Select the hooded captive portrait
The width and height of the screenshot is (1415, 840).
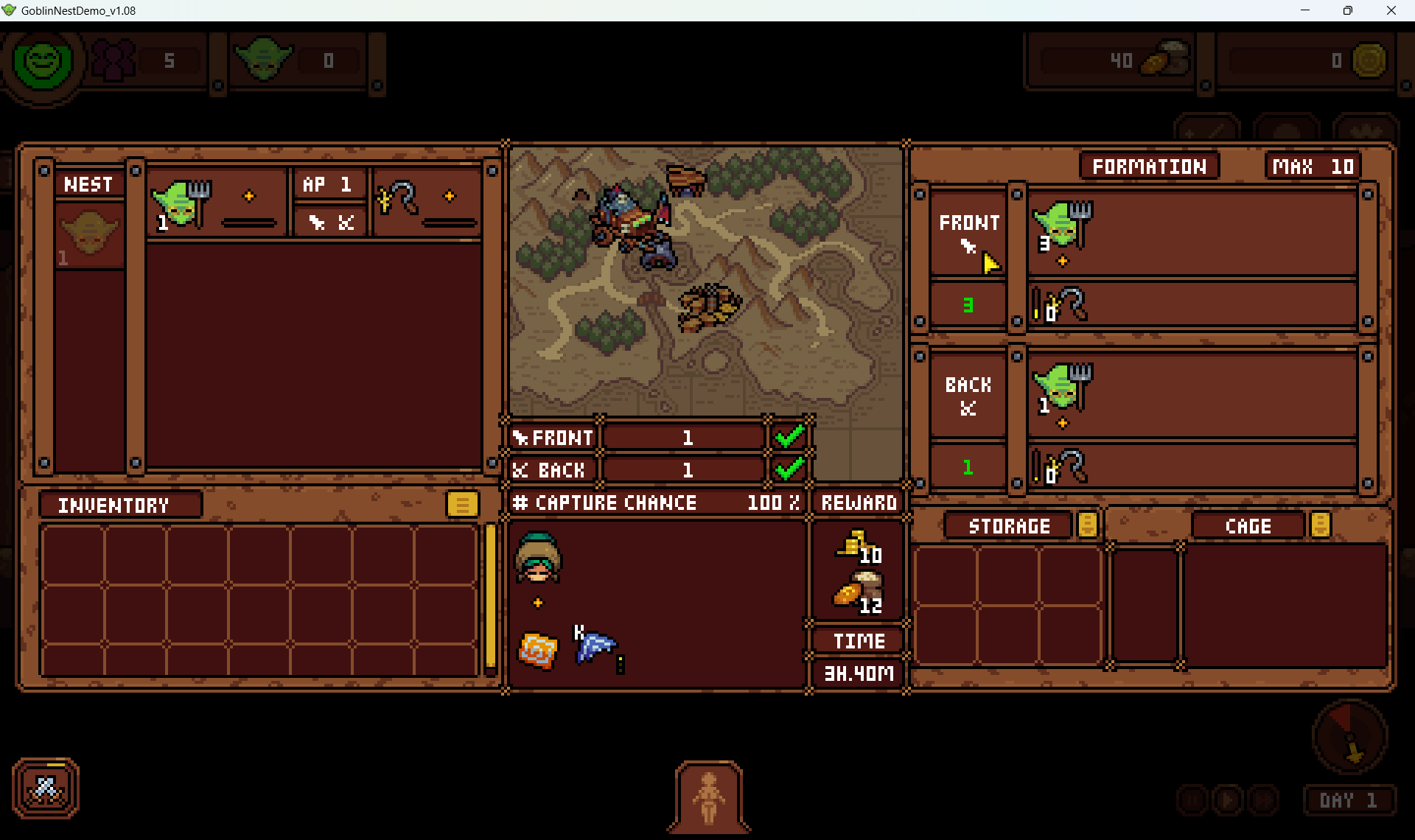pyautogui.click(x=538, y=559)
